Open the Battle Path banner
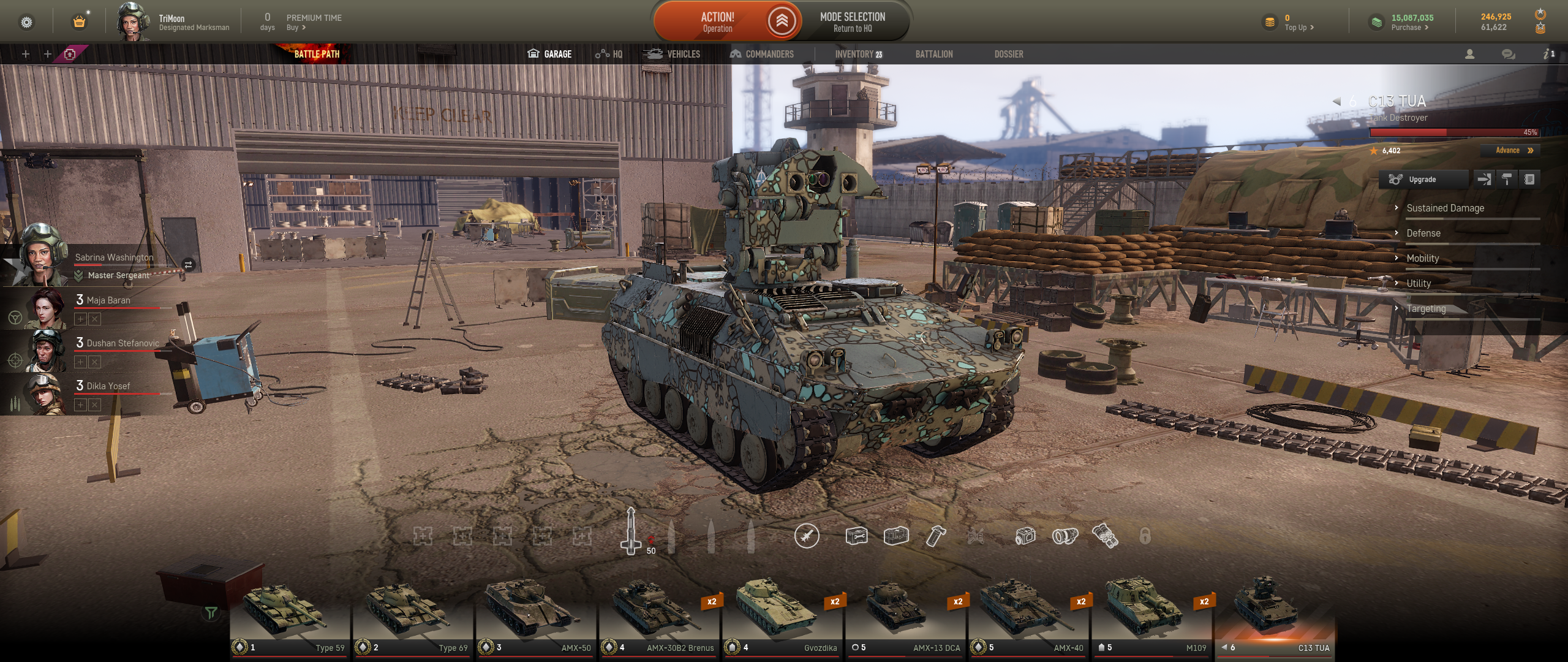Screen dimensions: 1568x662 [317, 54]
